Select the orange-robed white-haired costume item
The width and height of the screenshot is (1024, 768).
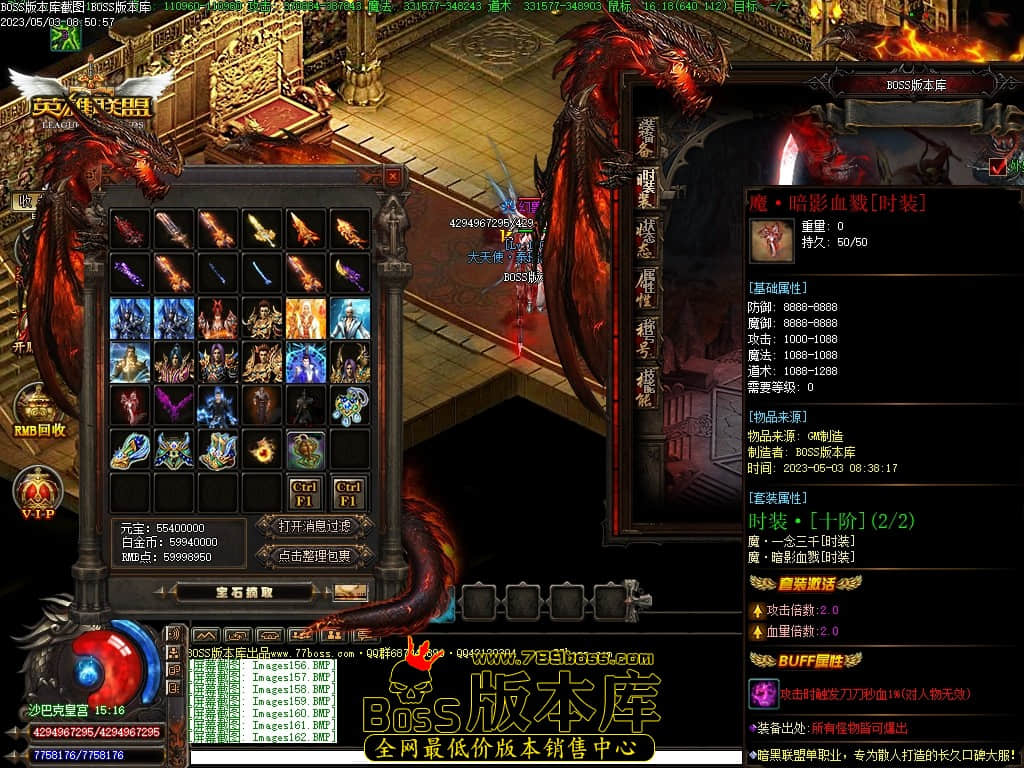pyautogui.click(x=306, y=318)
